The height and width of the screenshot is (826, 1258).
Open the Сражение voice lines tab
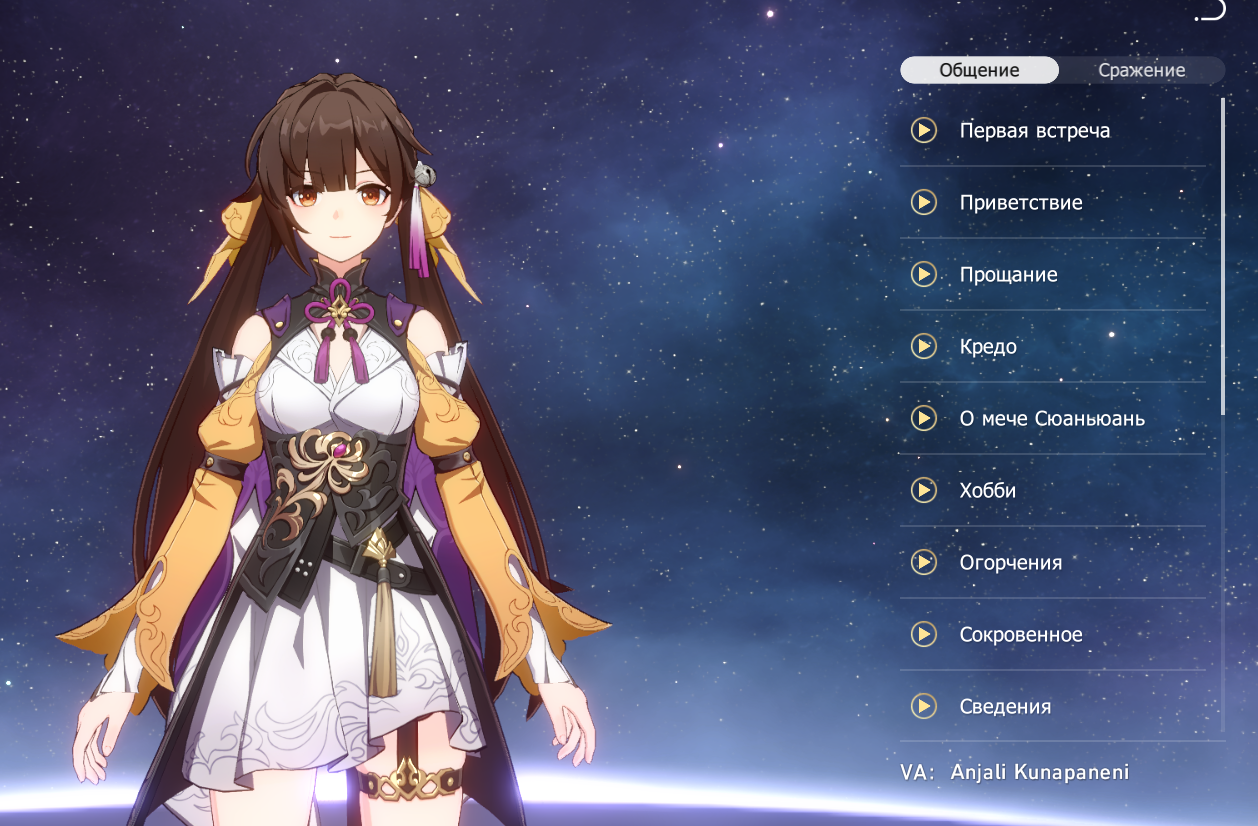[x=1141, y=70]
